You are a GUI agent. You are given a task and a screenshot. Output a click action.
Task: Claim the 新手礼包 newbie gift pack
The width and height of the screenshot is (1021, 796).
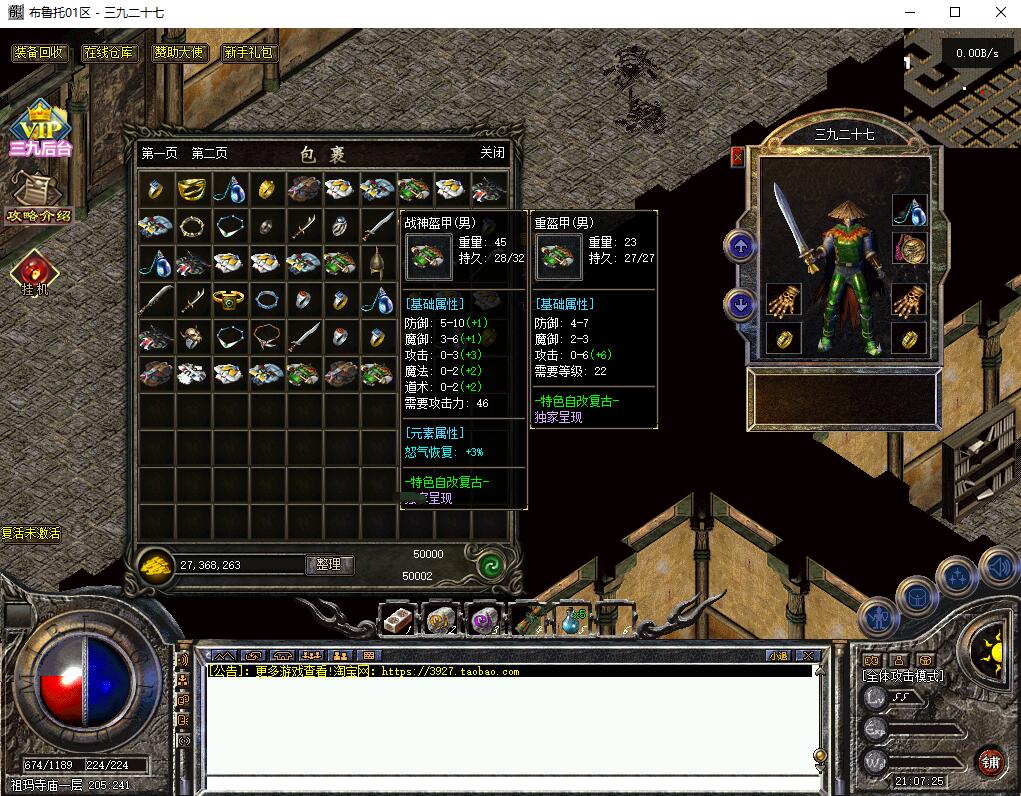click(x=249, y=53)
